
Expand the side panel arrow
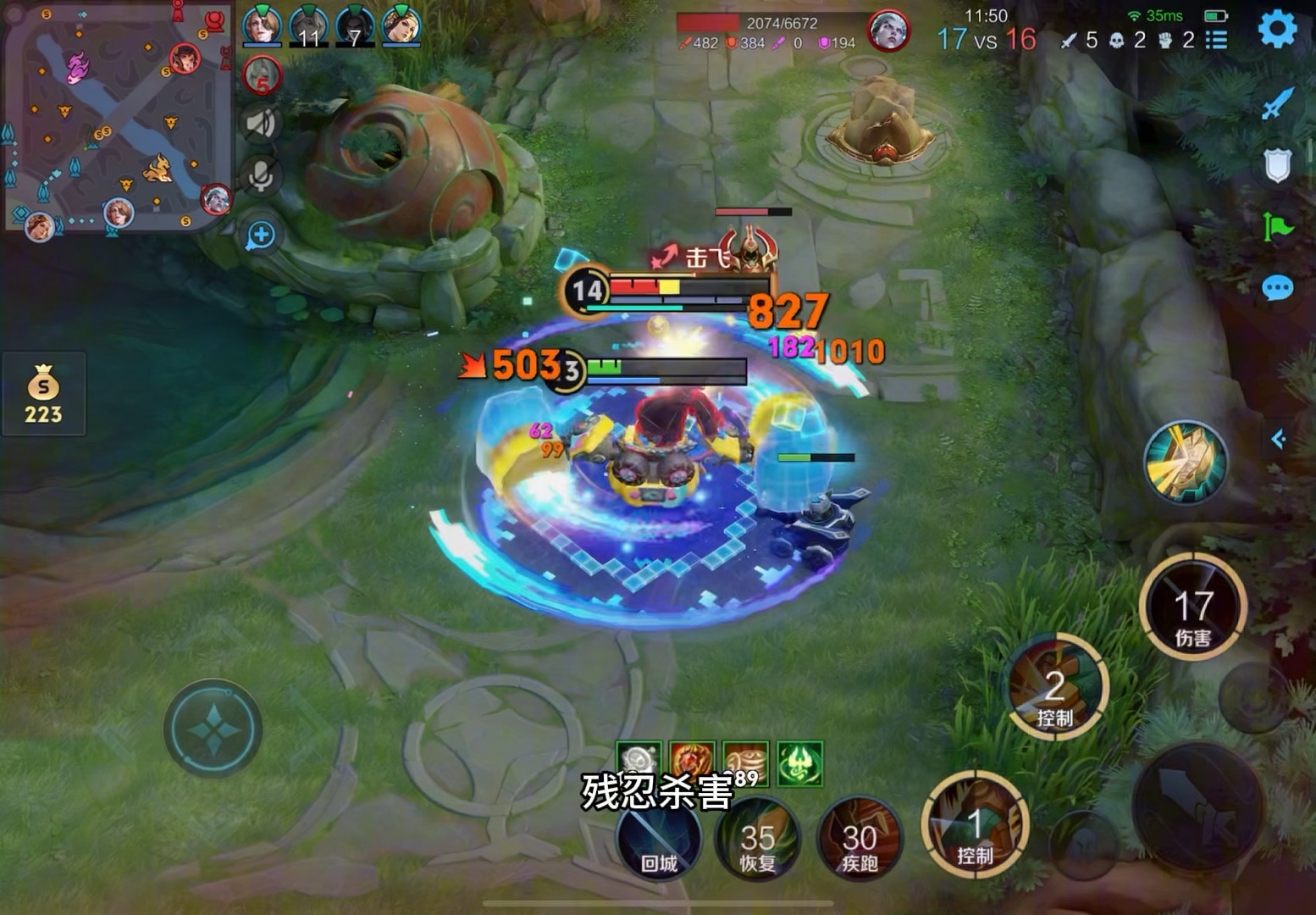point(1279,439)
